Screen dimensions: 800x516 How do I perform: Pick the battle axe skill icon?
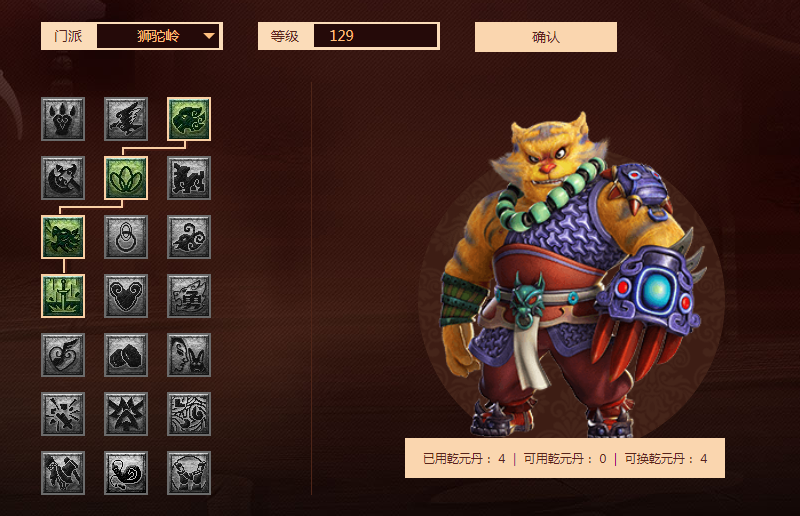63,178
